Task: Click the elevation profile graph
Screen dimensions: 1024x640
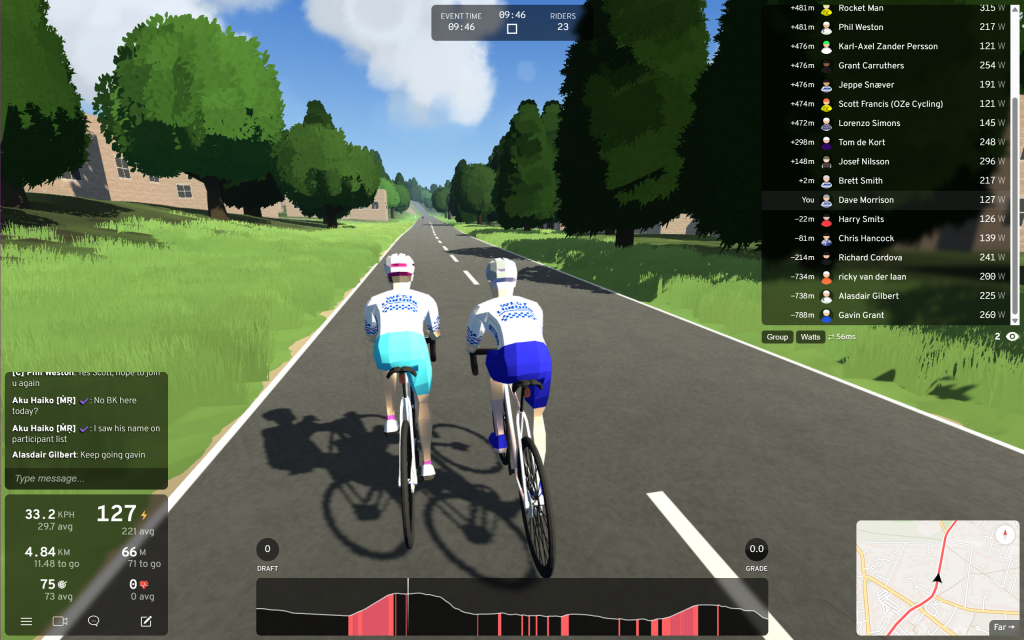Action: [512, 607]
